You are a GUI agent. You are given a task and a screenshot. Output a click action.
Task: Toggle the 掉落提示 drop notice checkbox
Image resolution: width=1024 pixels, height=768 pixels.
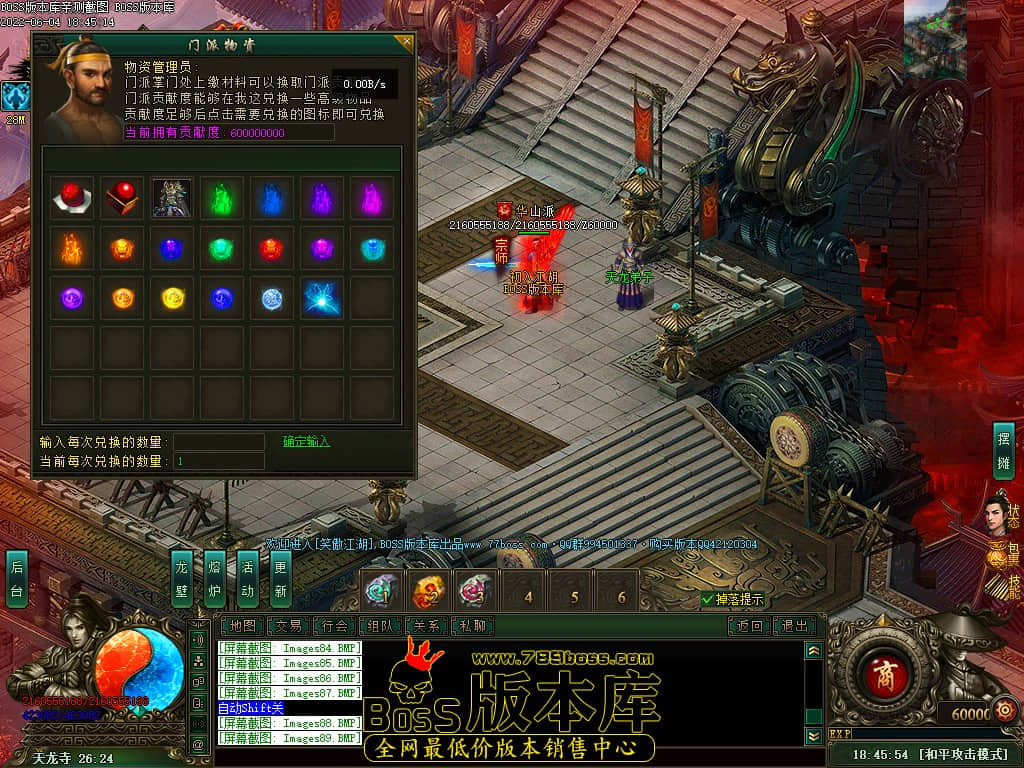point(708,600)
